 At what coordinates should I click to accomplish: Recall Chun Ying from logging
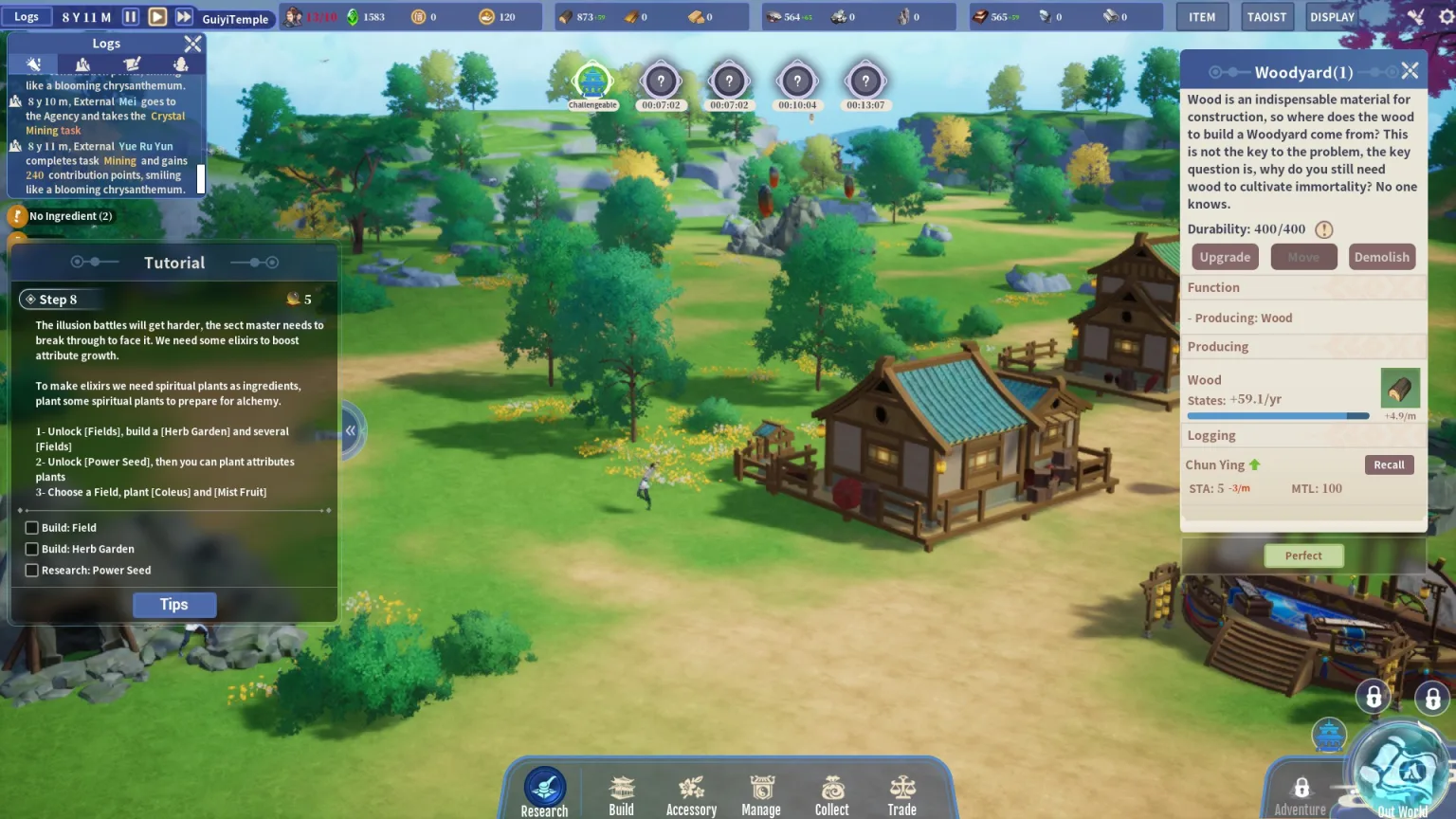[1389, 464]
